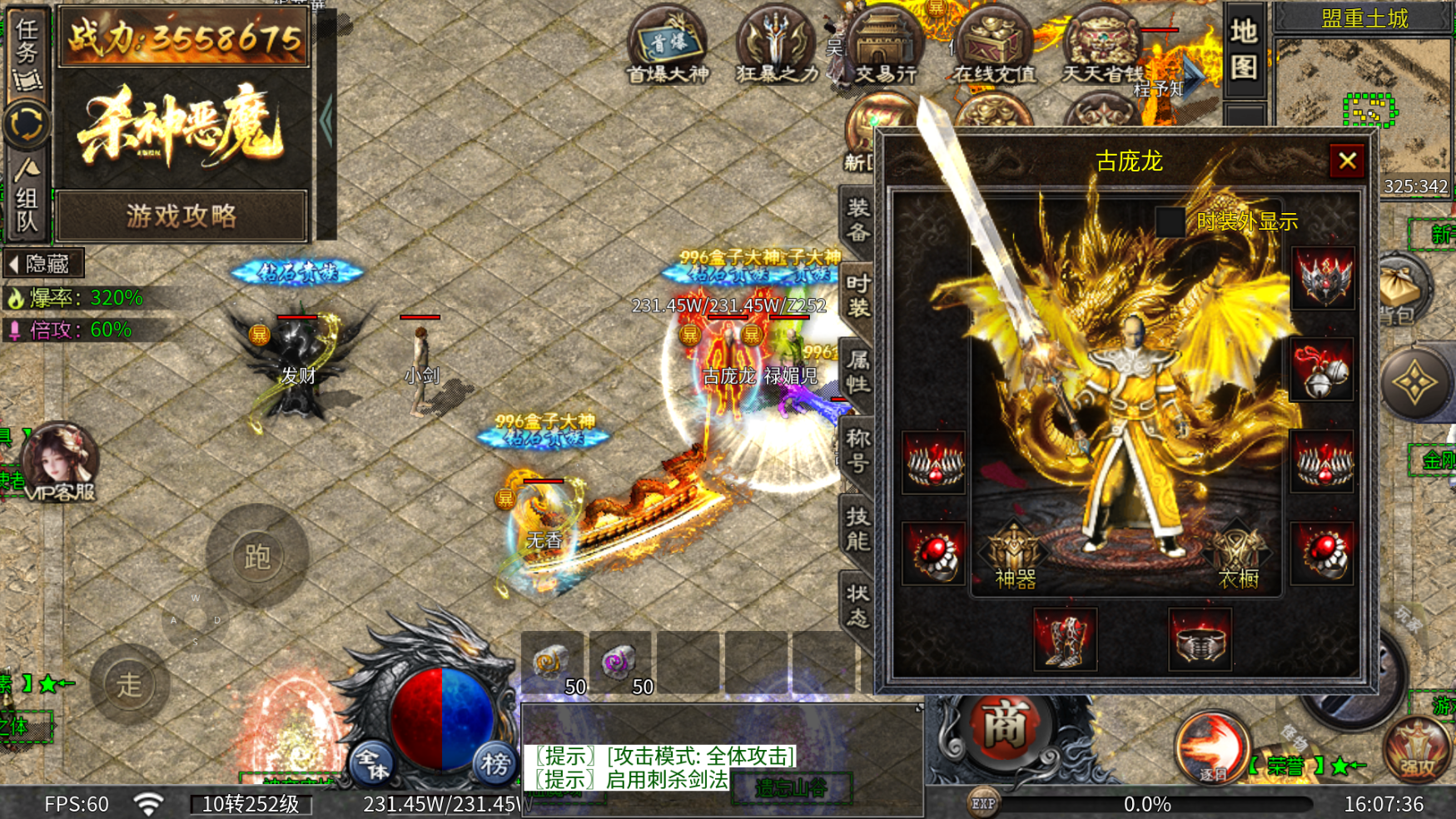Image resolution: width=1456 pixels, height=819 pixels.
Task: Open the 地图 map button
Action: coord(1244,48)
